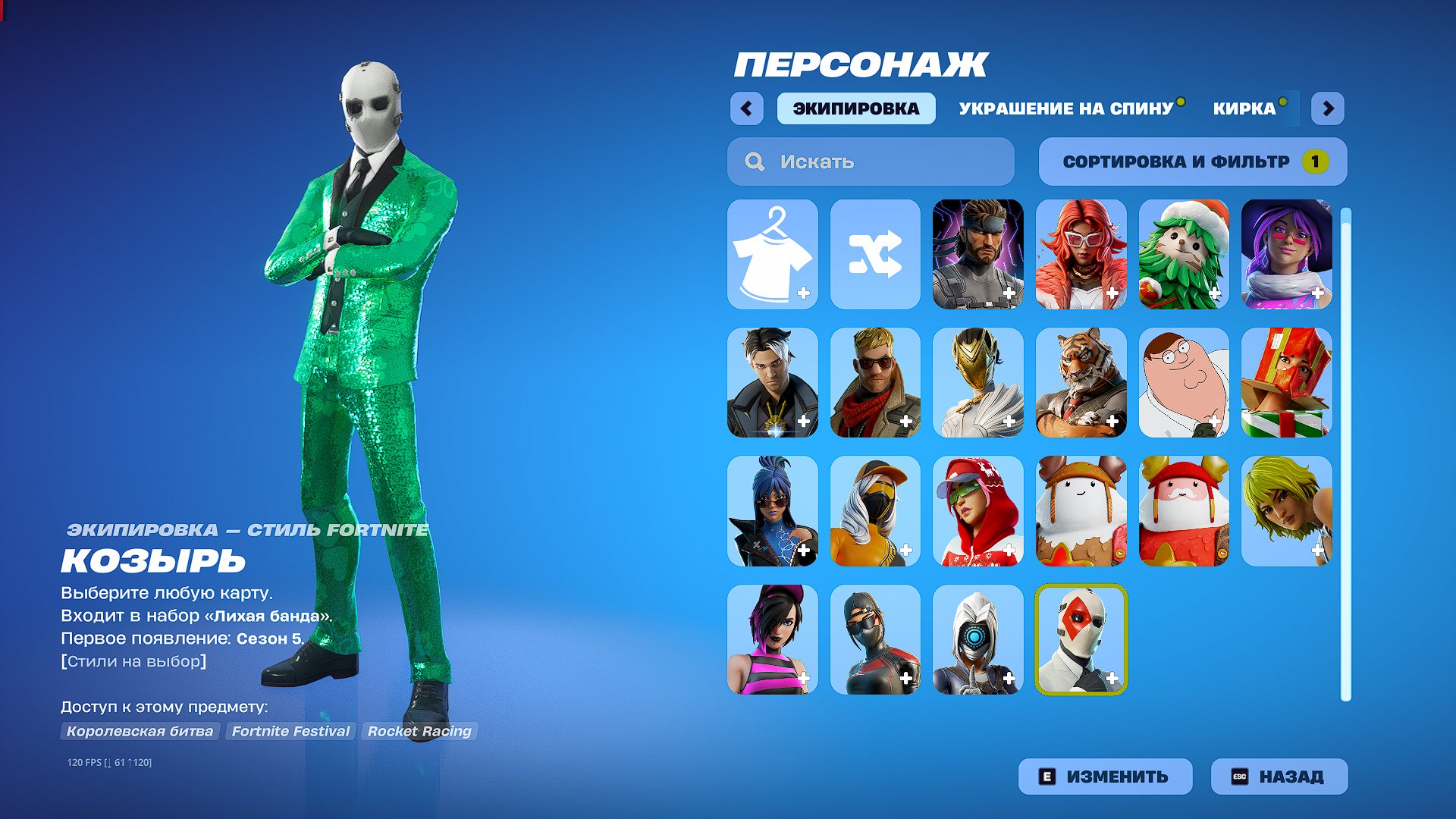This screenshot has height=819, width=1456.
Task: Click the random outfit shuffle icon
Action: point(876,254)
